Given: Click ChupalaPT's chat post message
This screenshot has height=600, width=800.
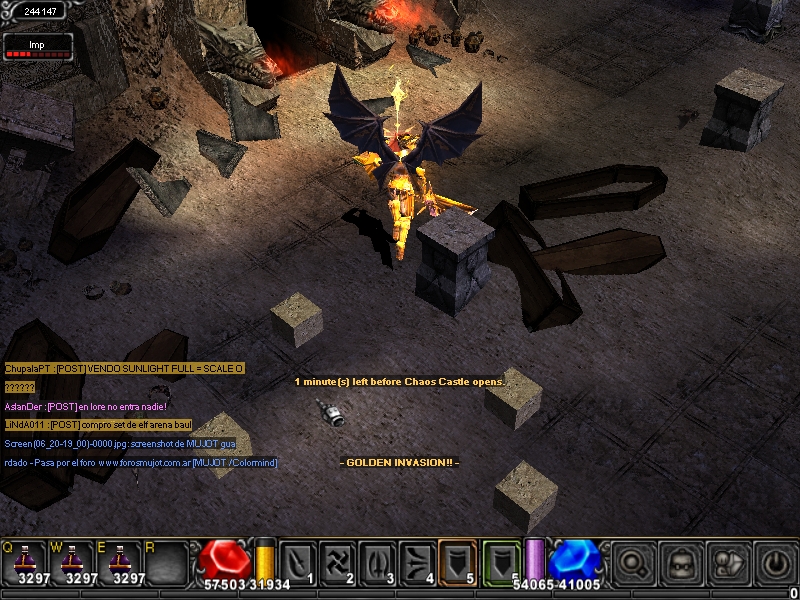Looking at the screenshot, I should [124, 369].
